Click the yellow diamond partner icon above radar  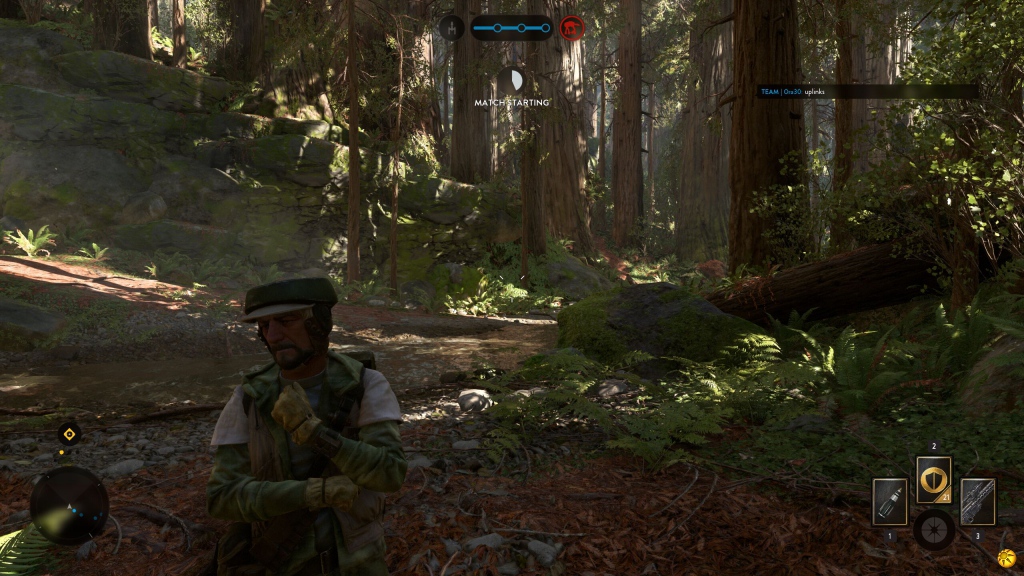pos(68,434)
